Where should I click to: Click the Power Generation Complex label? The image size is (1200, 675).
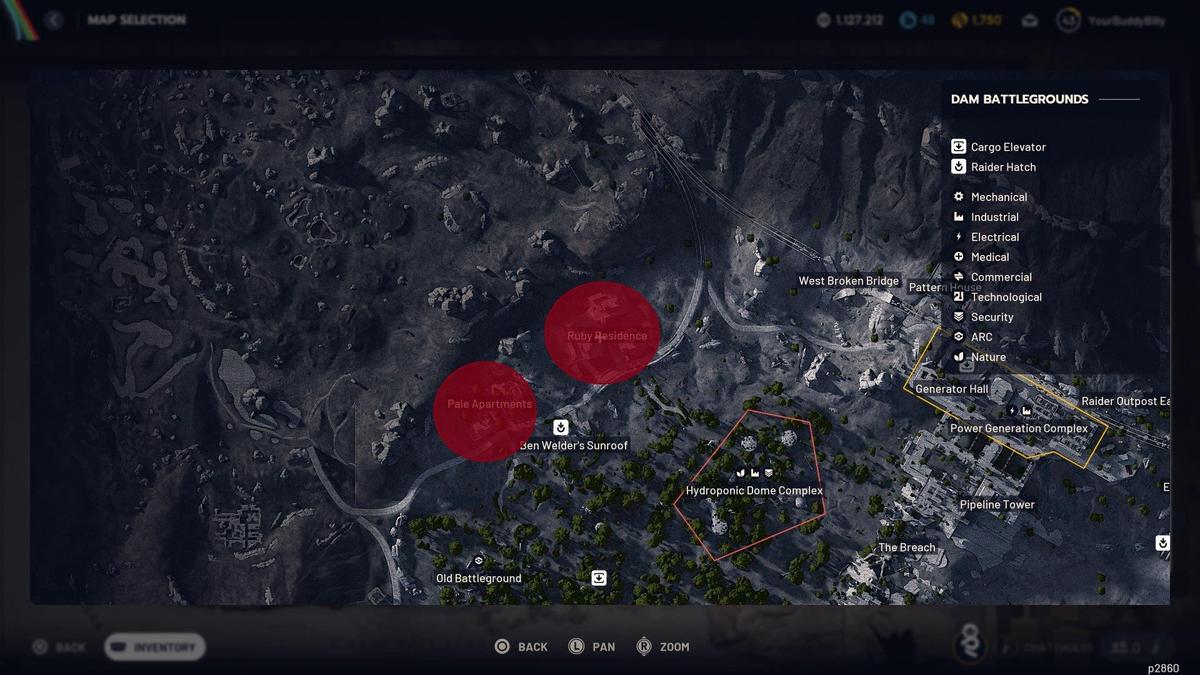1018,428
